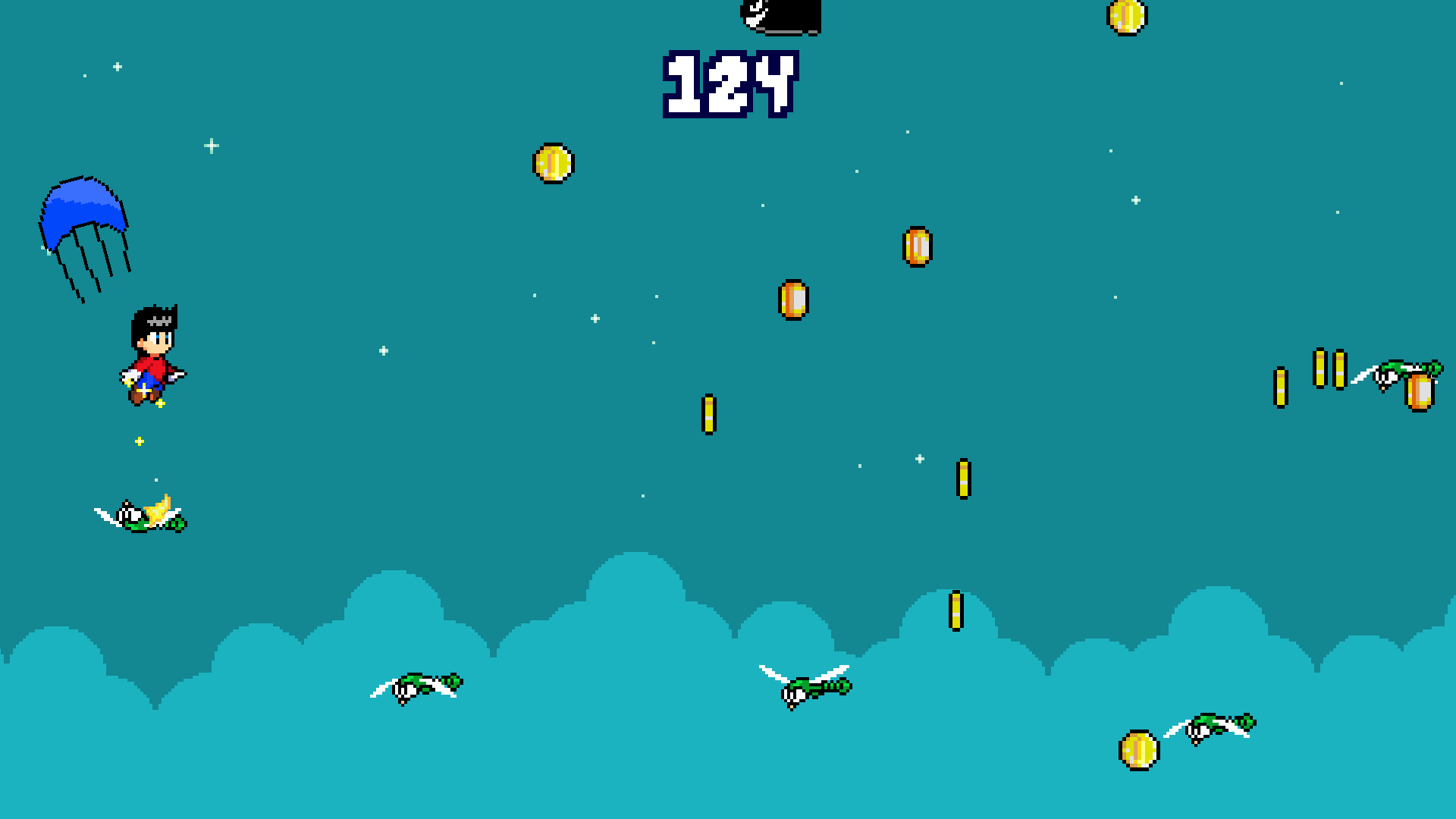Screen dimensions: 1456x819
Task: Click the pair of coins near the right dragonfly
Action: click(x=1332, y=368)
